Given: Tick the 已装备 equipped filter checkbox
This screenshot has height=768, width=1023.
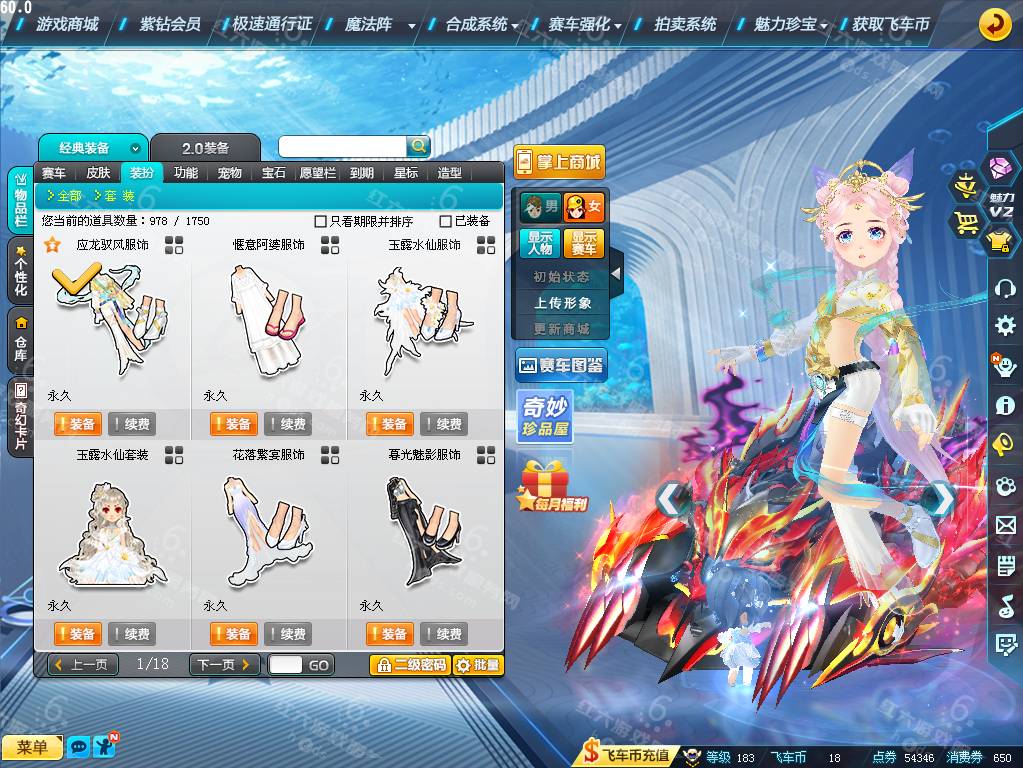Looking at the screenshot, I should 446,221.
